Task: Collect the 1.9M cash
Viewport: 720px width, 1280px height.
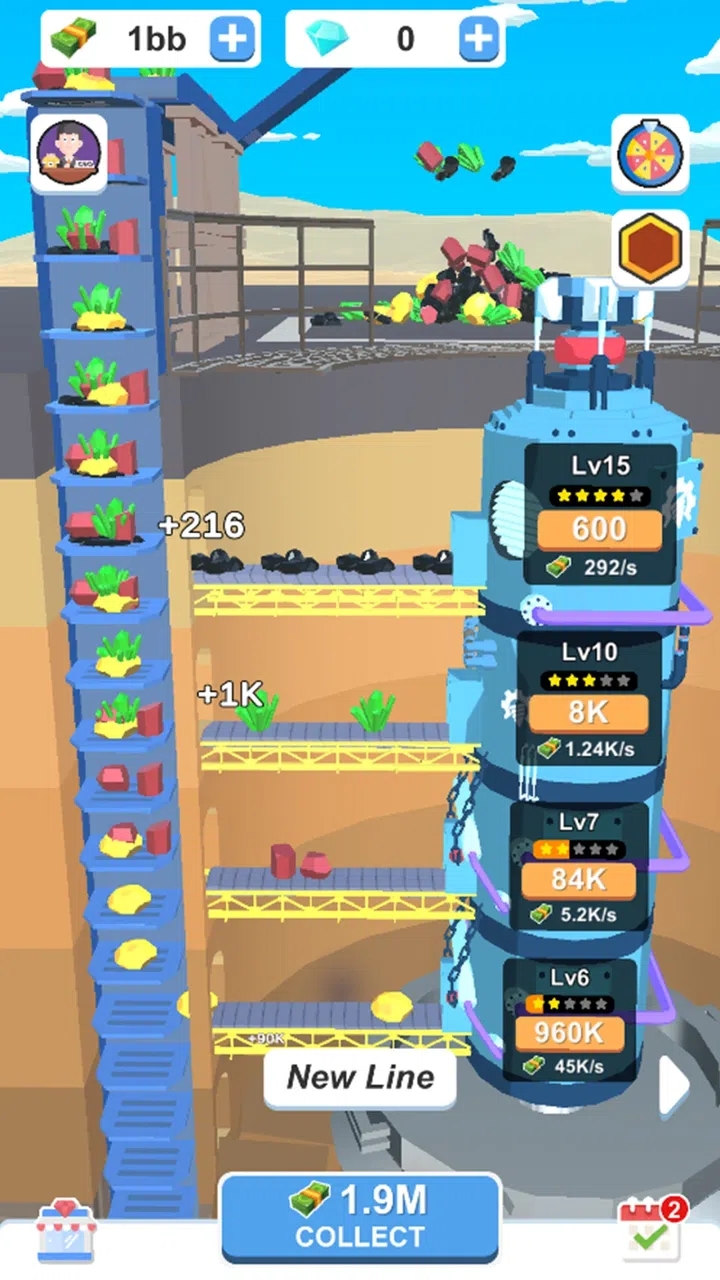Action: click(360, 1216)
